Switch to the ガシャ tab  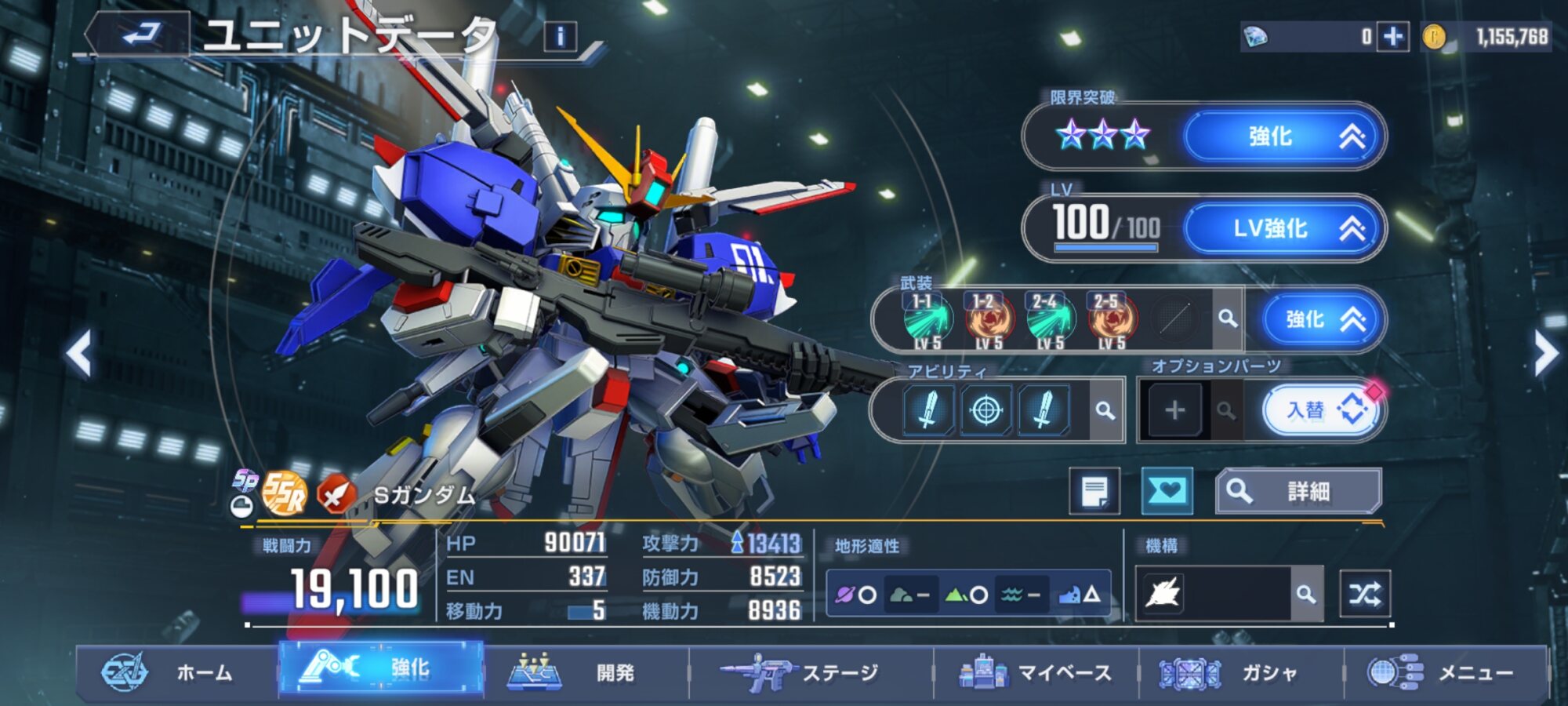pos(1240,672)
